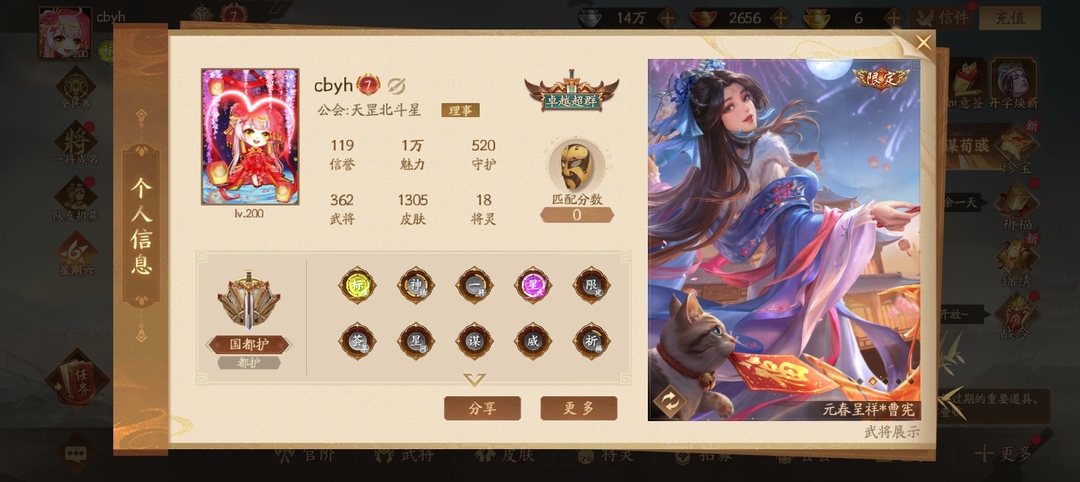Close the personal info panel
Image resolution: width=1080 pixels, height=482 pixels.
pyautogui.click(x=923, y=42)
